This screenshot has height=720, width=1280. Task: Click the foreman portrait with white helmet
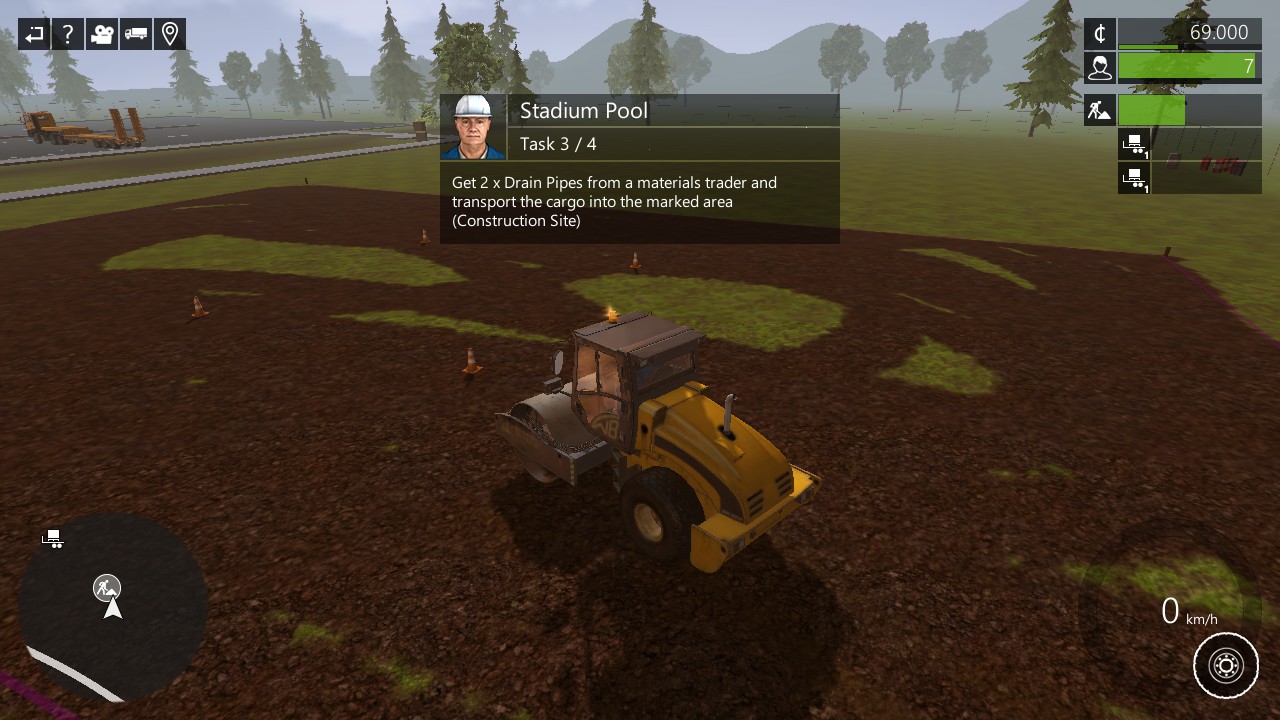pyautogui.click(x=473, y=127)
